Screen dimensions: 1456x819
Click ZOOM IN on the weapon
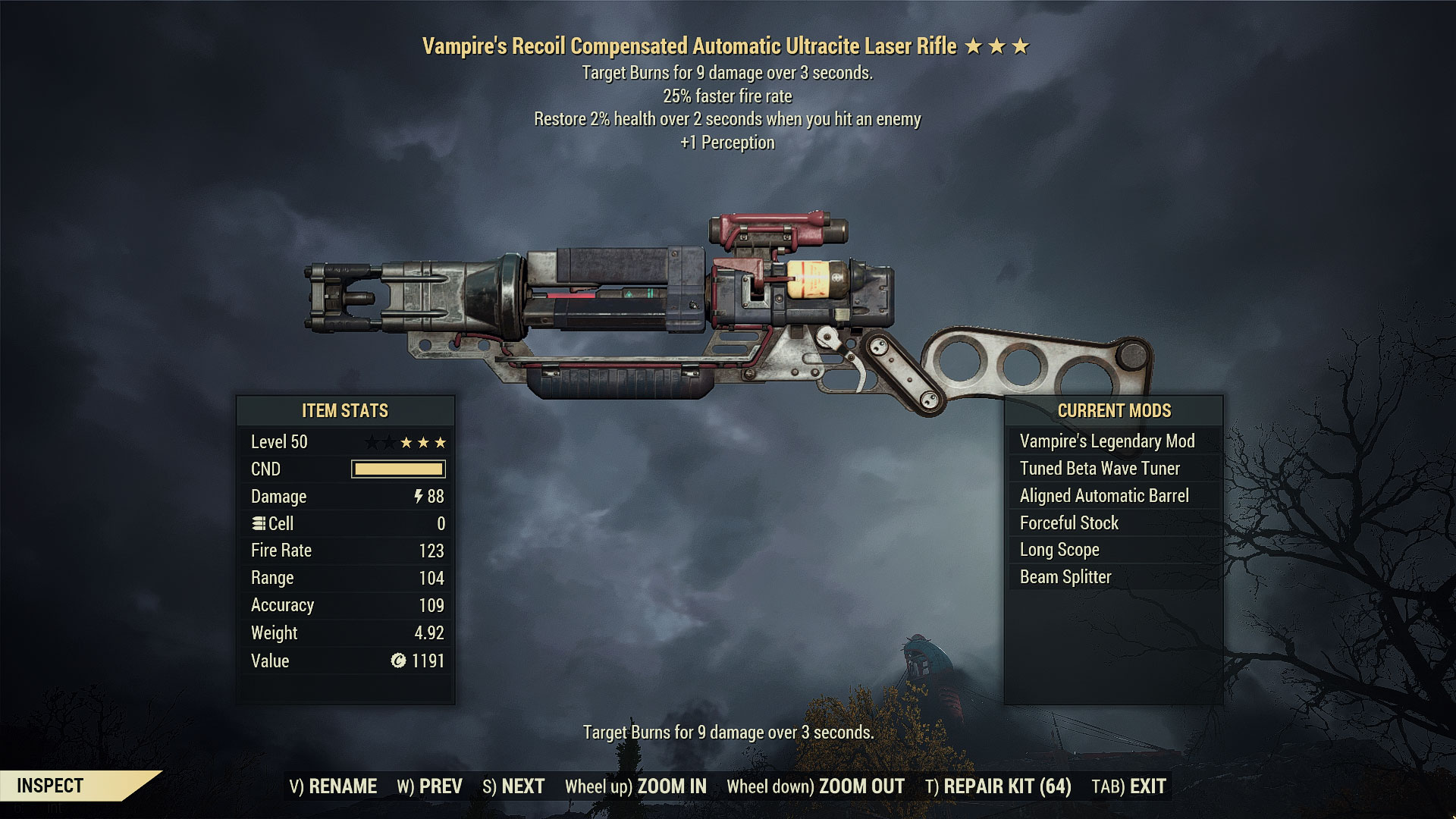(x=635, y=786)
